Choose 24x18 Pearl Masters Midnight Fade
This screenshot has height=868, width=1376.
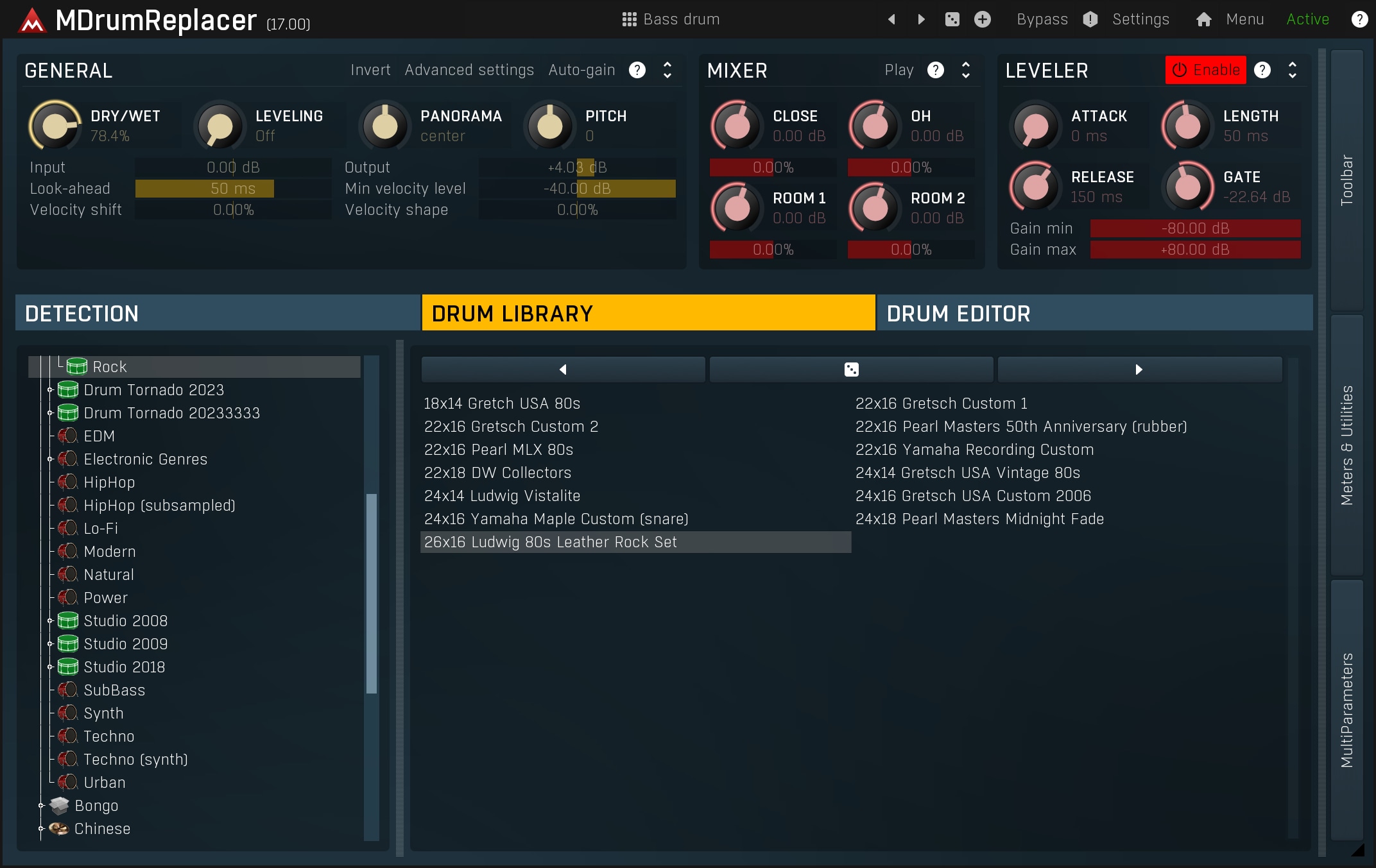[979, 519]
